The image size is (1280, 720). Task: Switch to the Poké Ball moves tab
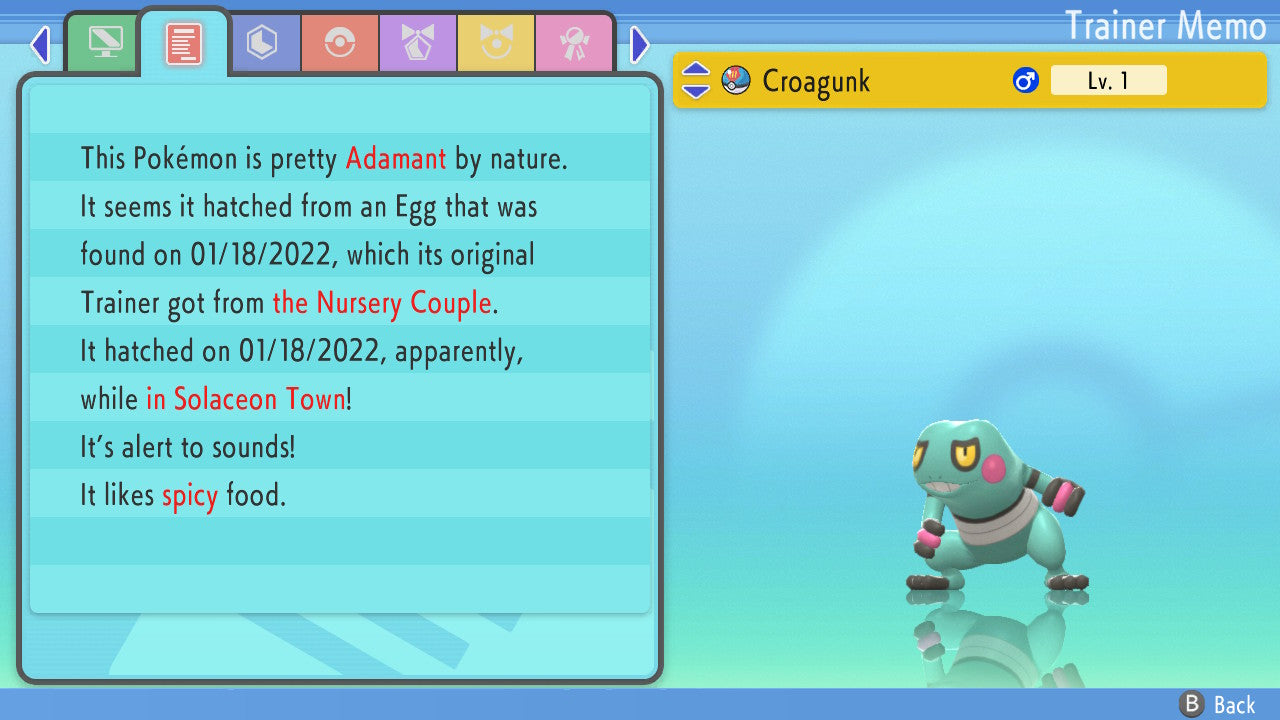tap(340, 44)
